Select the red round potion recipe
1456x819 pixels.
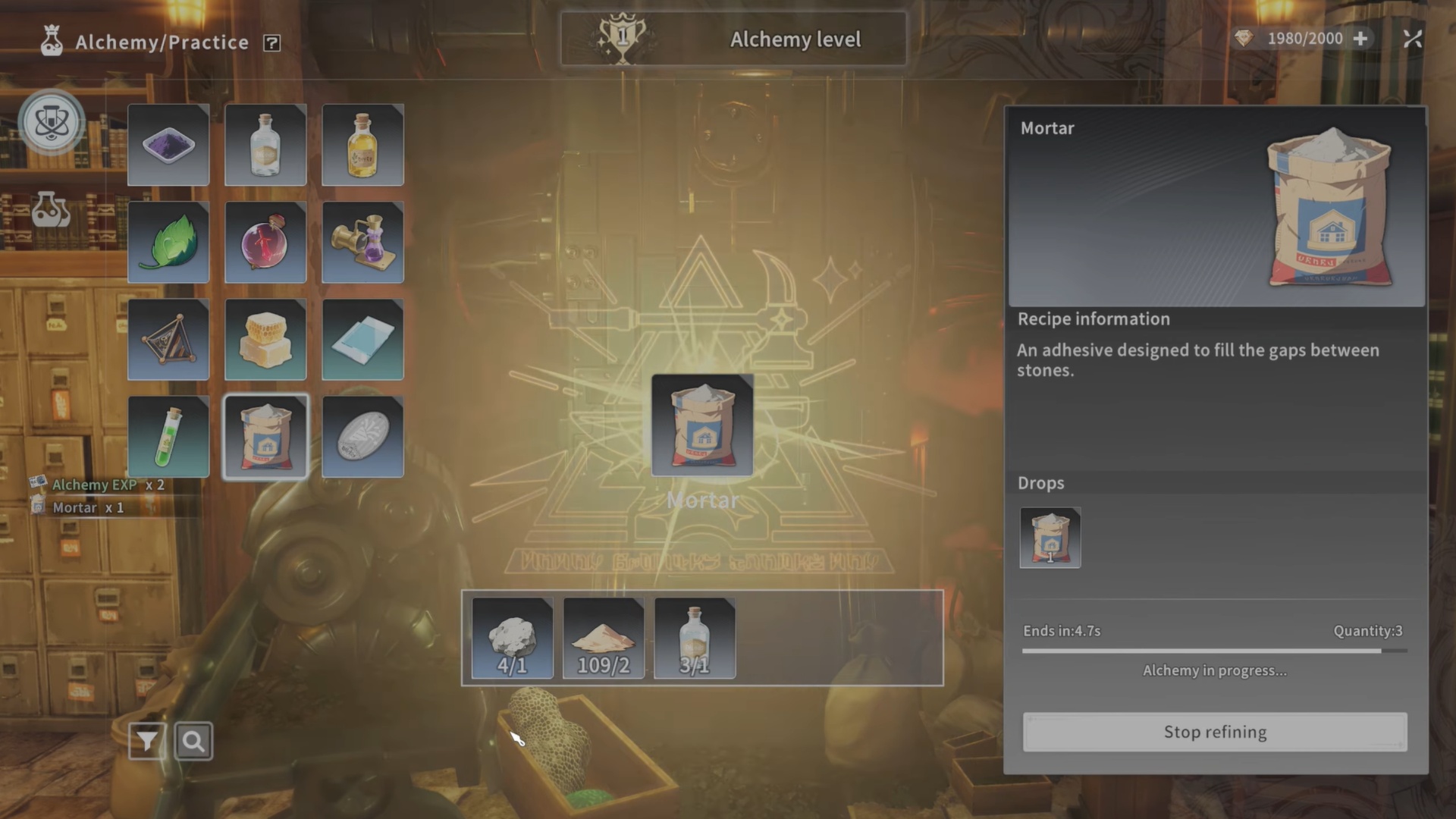(x=265, y=242)
